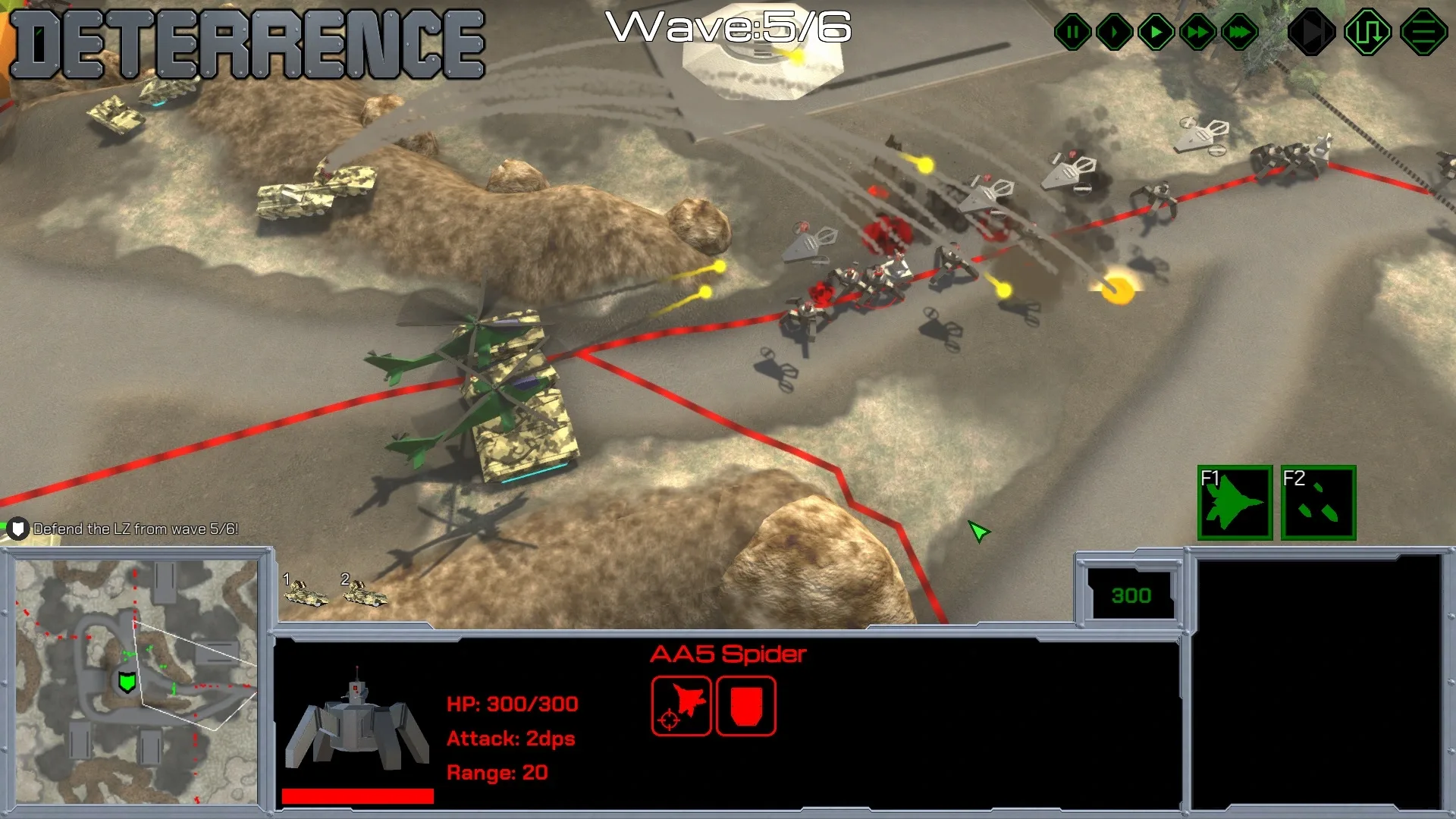Enable 2x fast-forward game speed

point(1197,32)
